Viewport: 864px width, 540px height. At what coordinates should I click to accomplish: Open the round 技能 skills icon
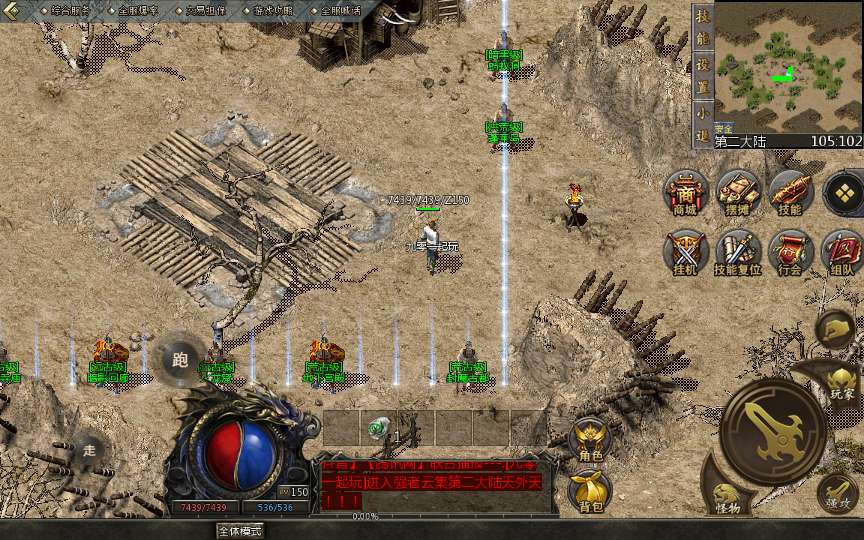pos(790,191)
